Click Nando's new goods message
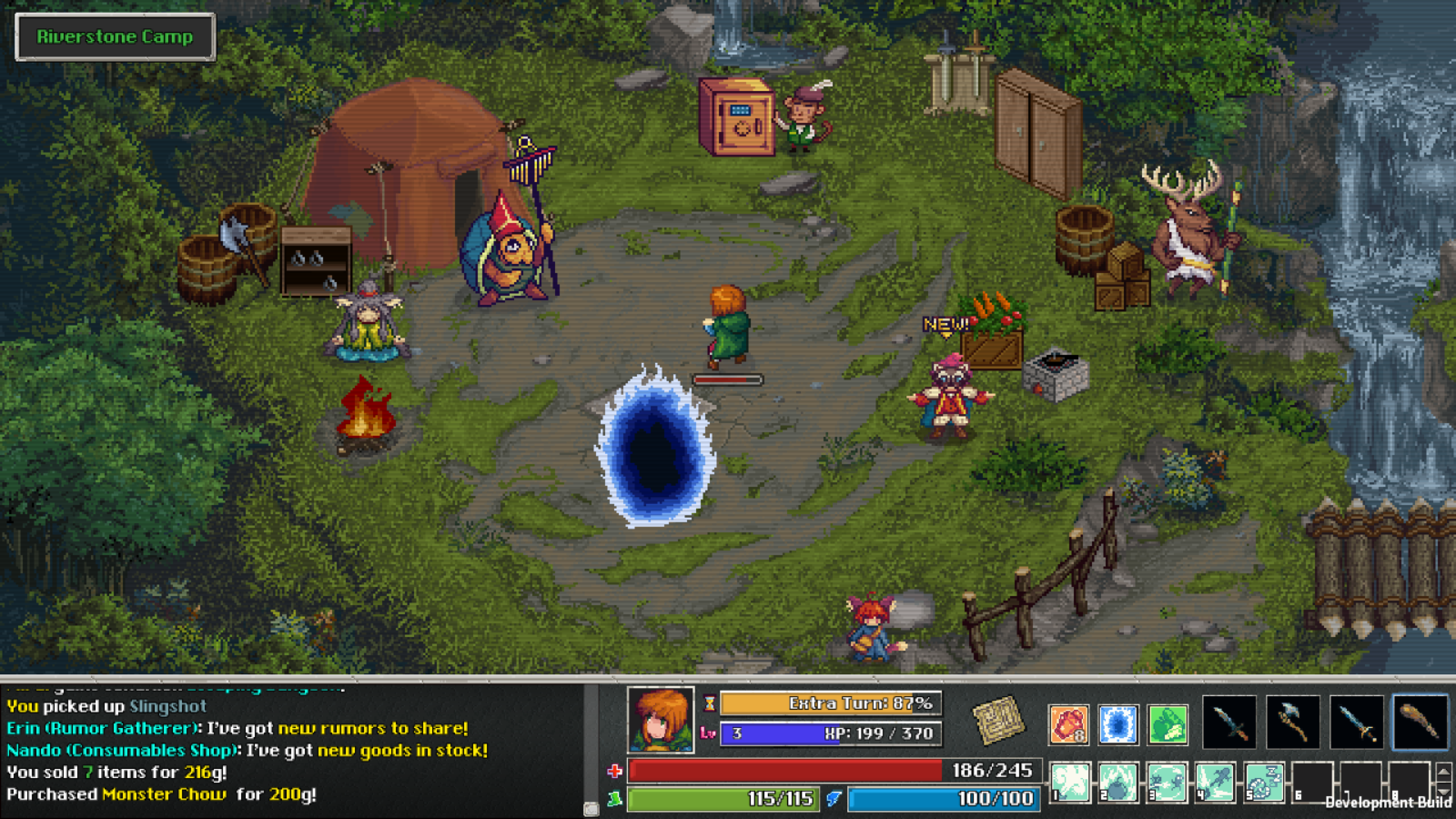The width and height of the screenshot is (1456, 819). (246, 750)
